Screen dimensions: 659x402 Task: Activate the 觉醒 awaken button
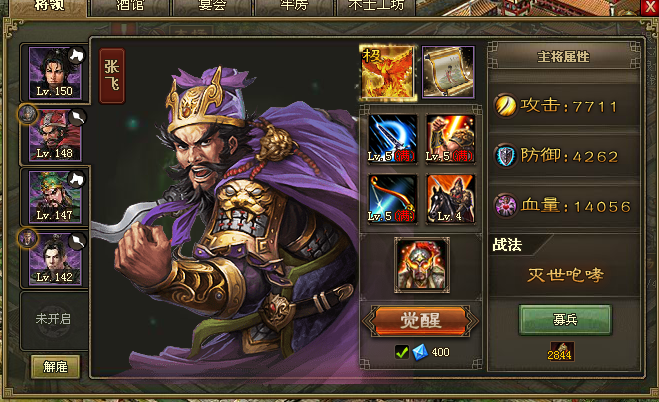pyautogui.click(x=421, y=321)
